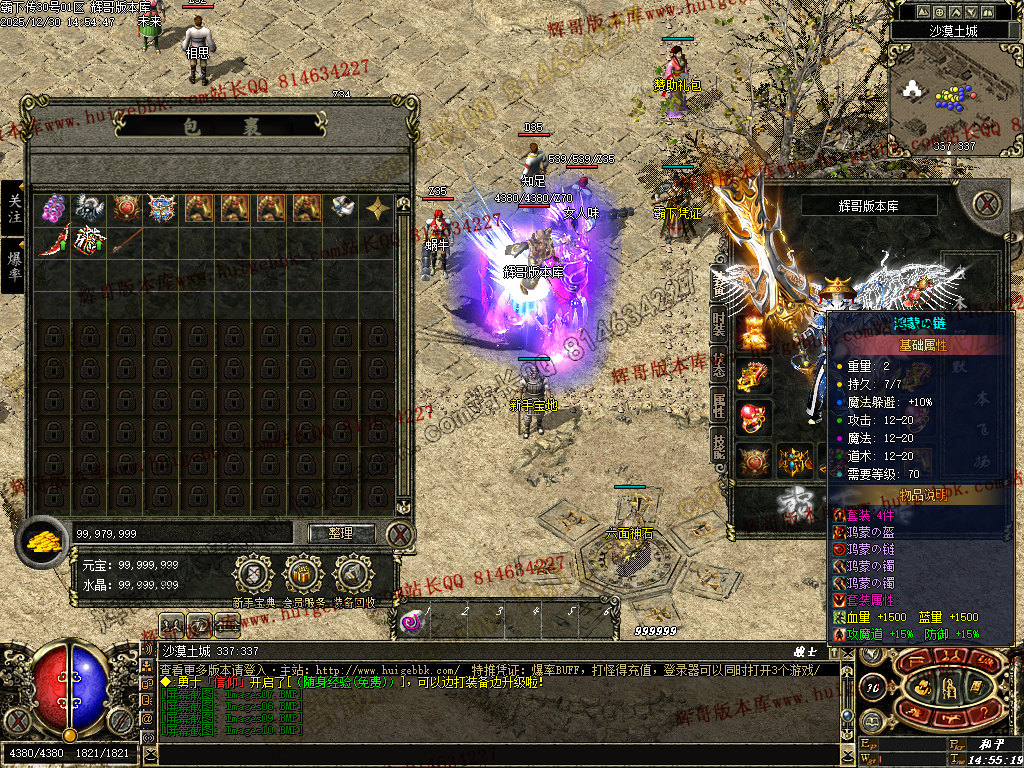1024x768 pixels.
Task: Close the 包裹 inventory window
Action: [x=400, y=534]
